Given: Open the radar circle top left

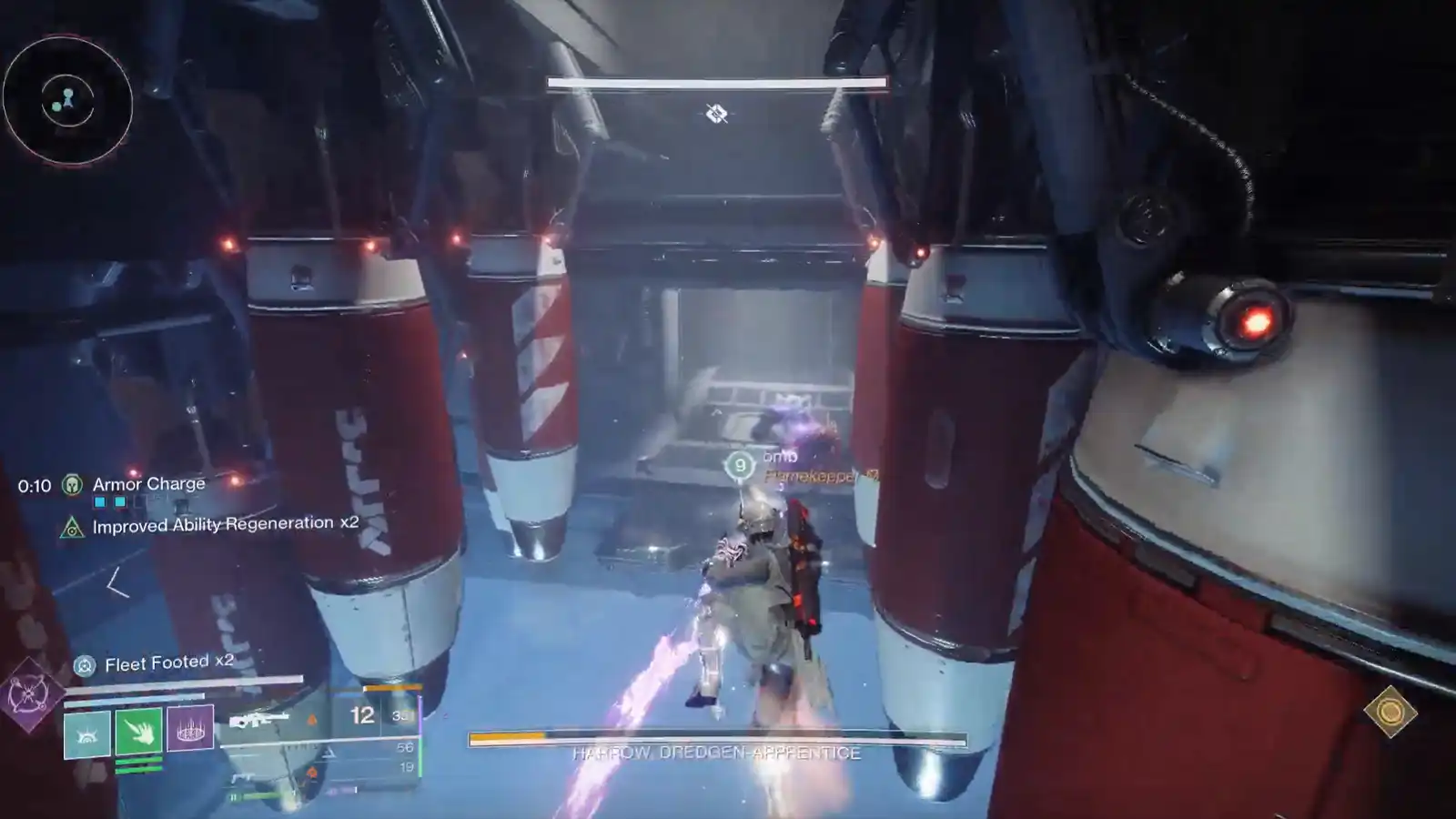Looking at the screenshot, I should point(68,100).
